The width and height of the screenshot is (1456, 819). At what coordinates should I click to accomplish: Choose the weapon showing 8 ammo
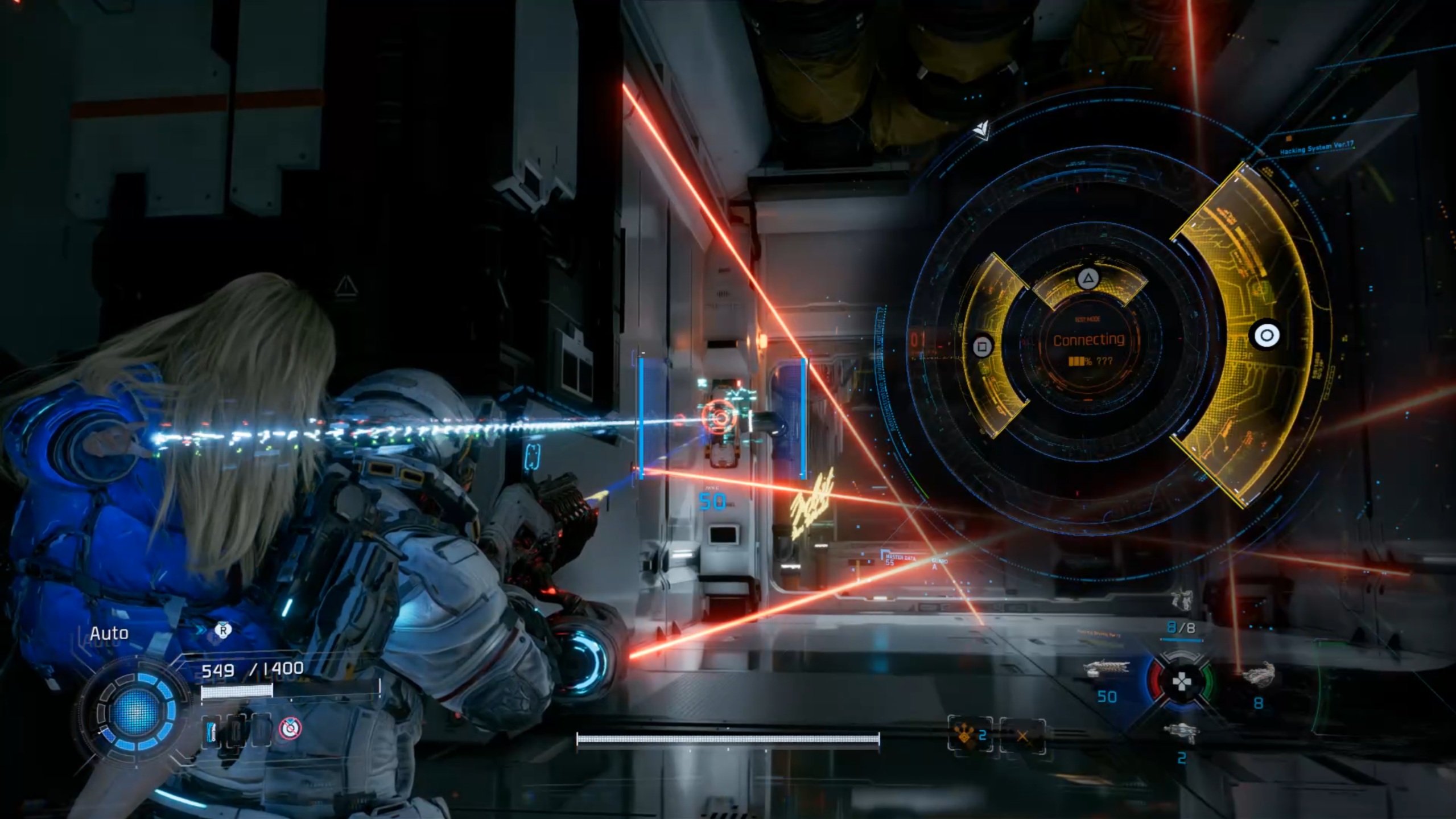pyautogui.click(x=1258, y=676)
